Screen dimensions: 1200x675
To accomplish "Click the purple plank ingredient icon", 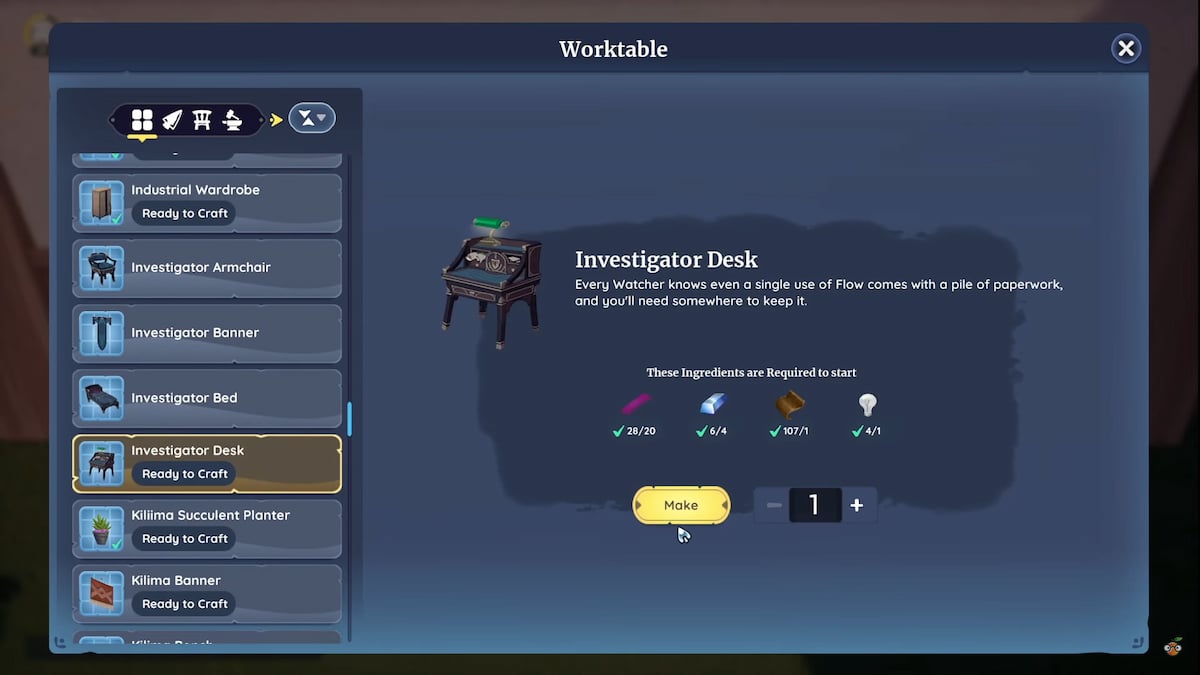I will click(636, 404).
